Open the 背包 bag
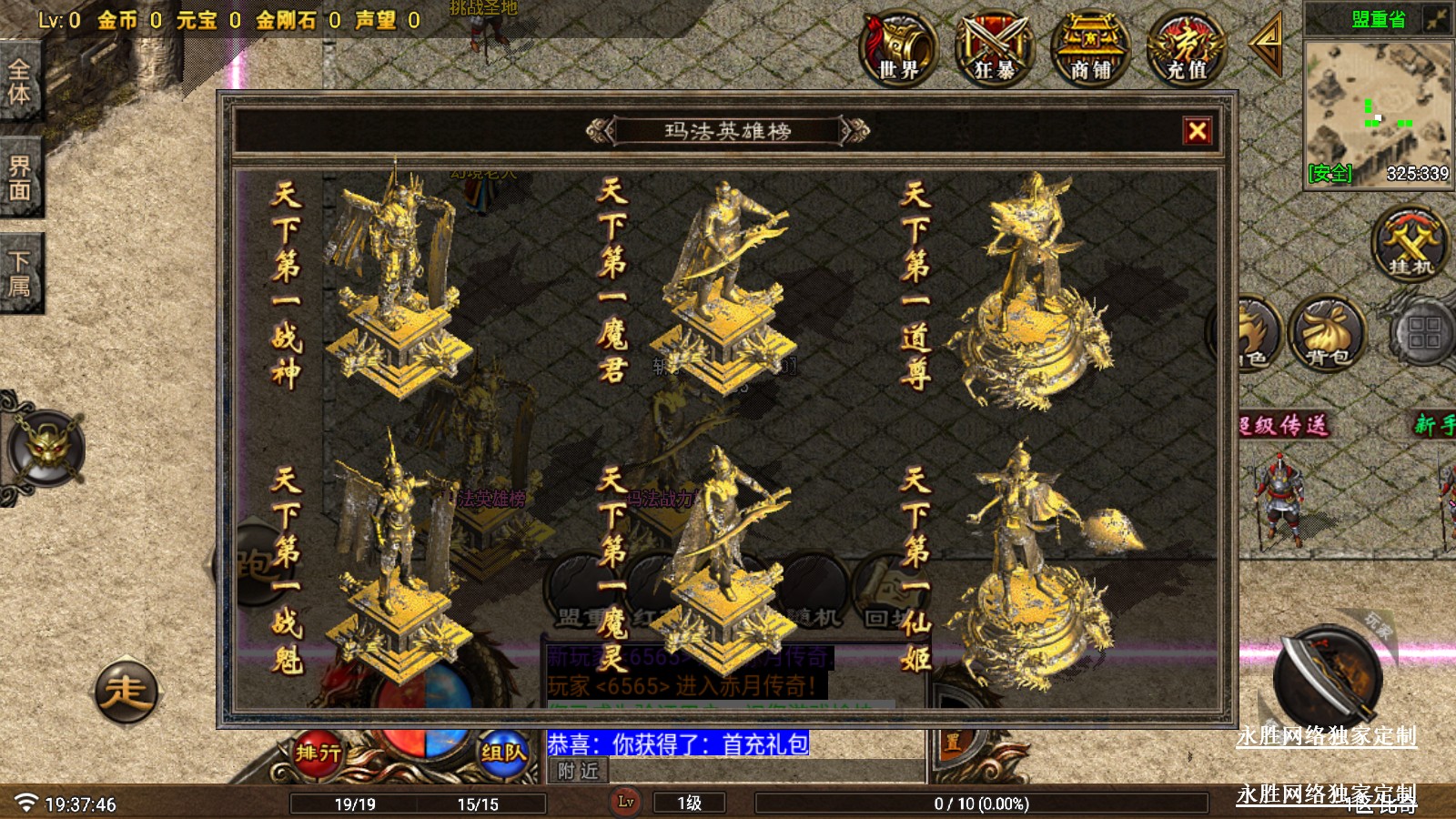The height and width of the screenshot is (819, 1456). [x=1327, y=332]
